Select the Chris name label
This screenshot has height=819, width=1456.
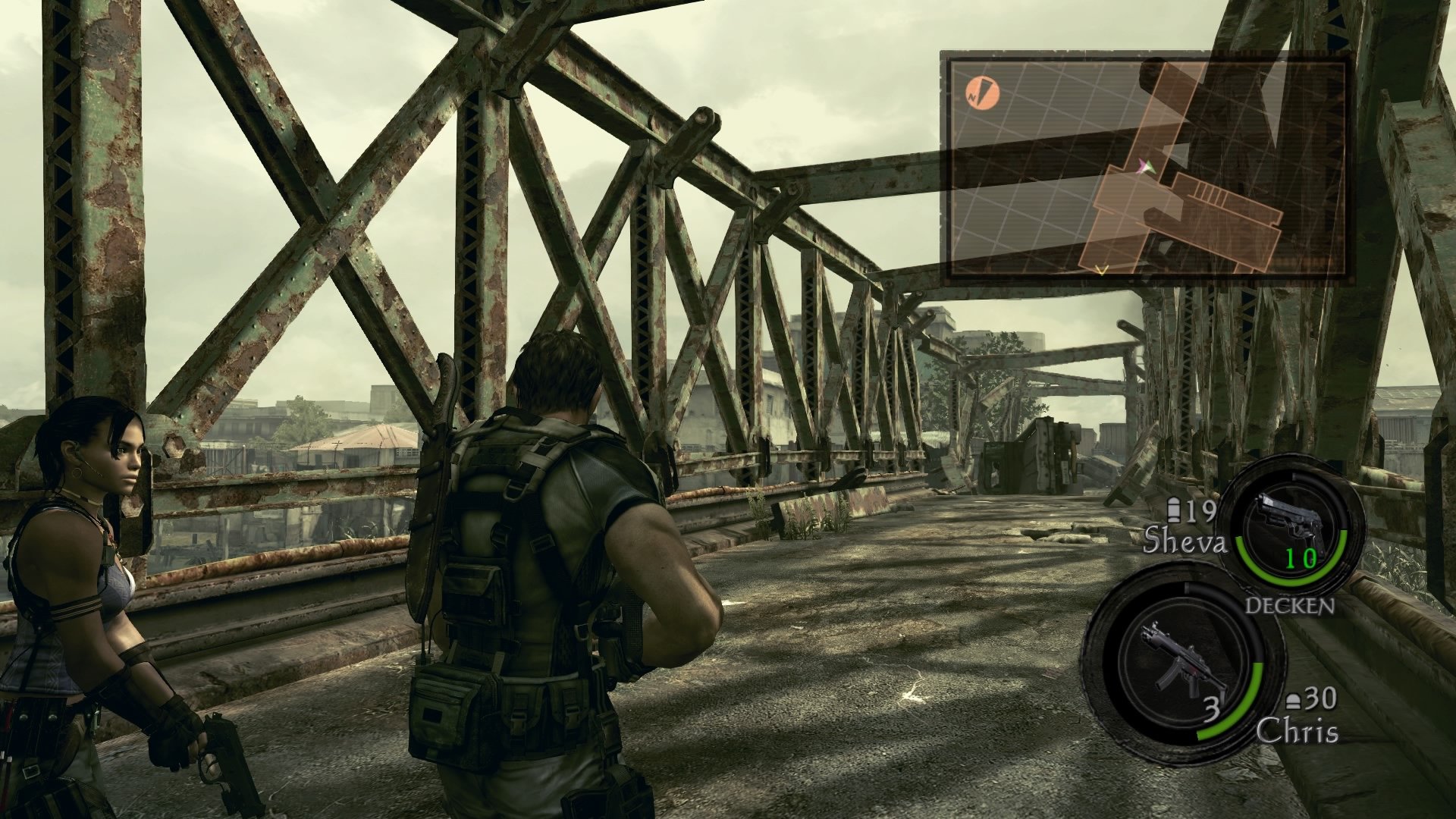point(1298,730)
